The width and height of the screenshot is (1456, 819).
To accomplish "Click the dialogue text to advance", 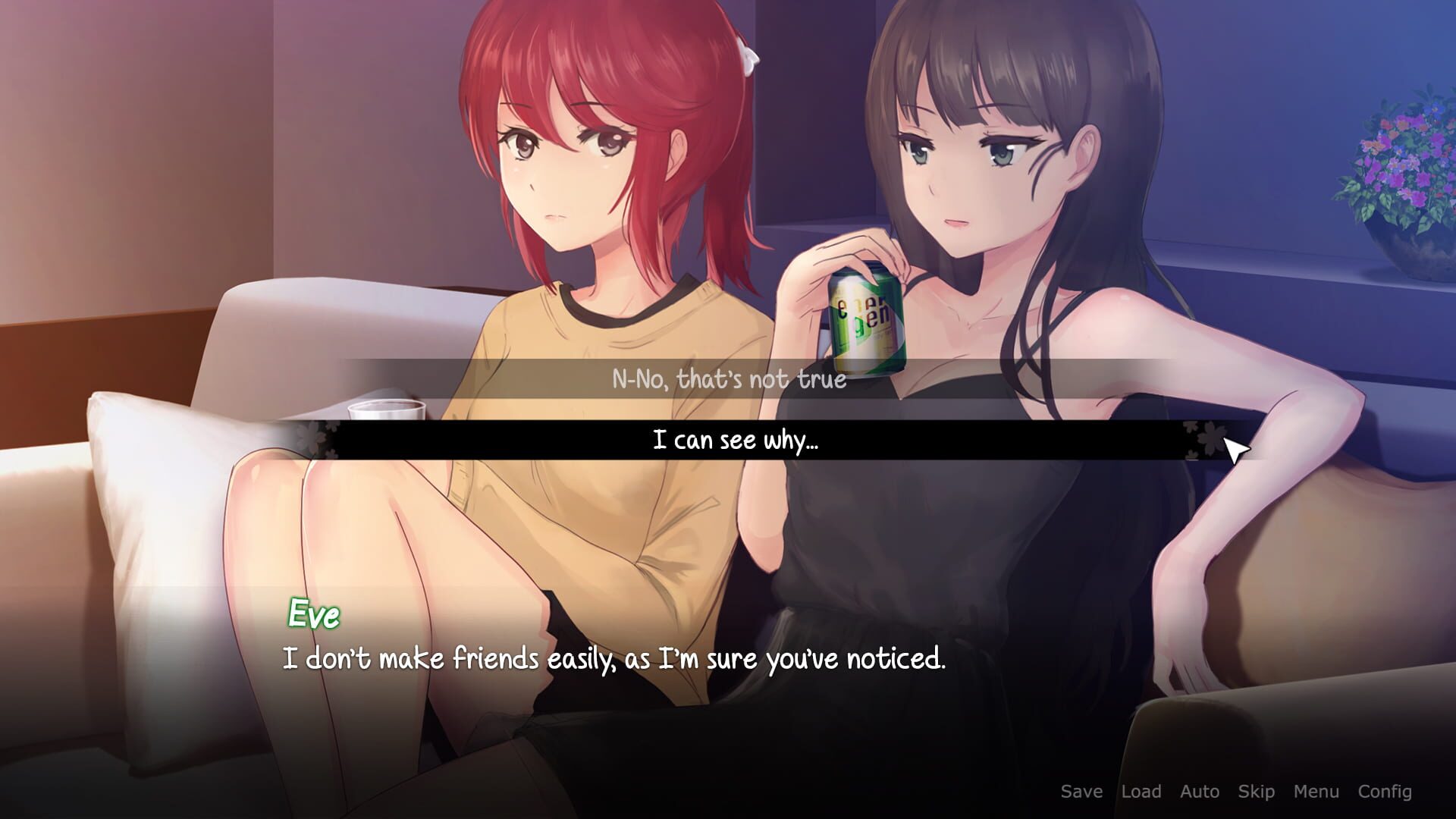I will tap(614, 660).
